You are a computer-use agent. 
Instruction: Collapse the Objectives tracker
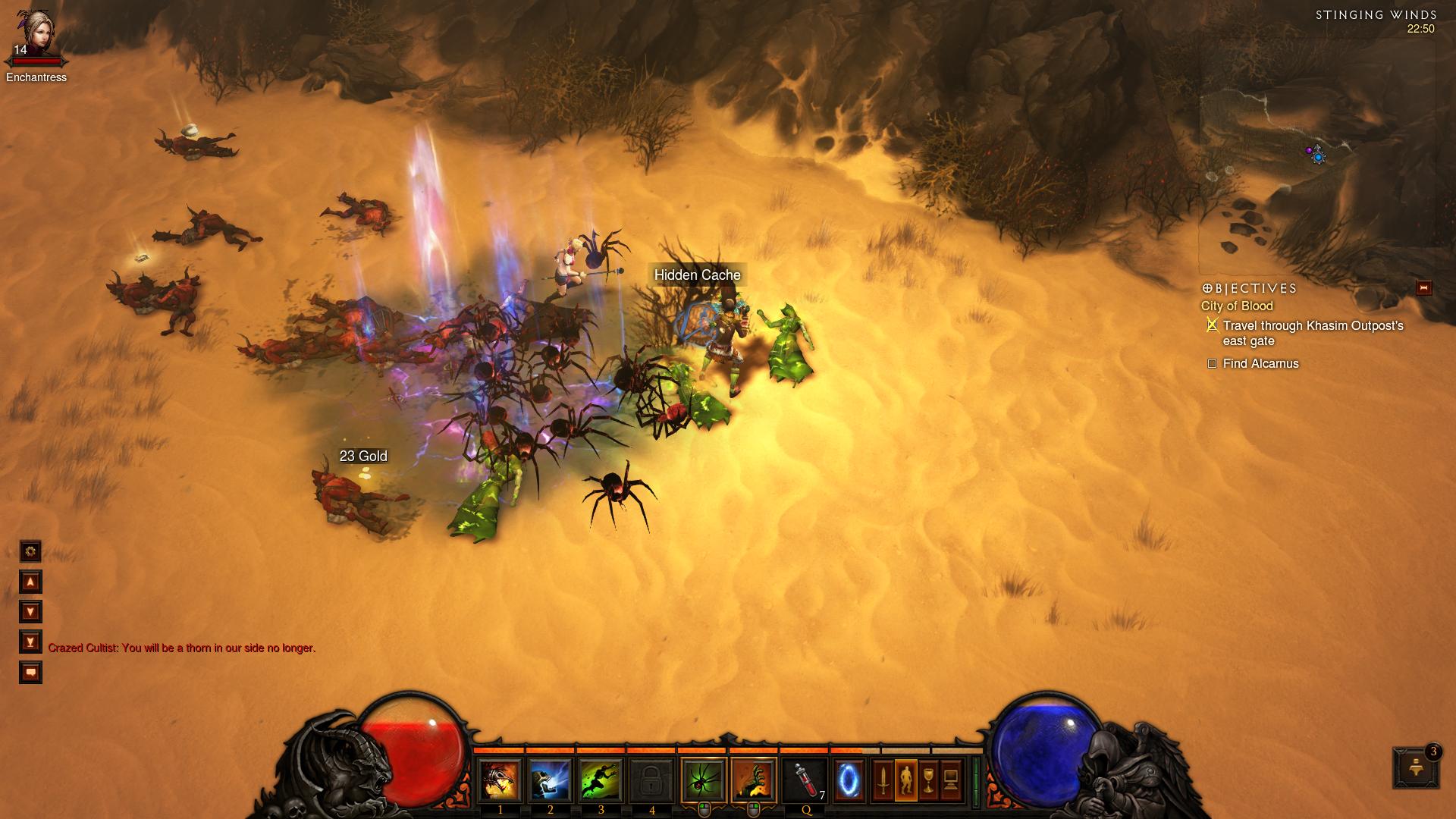[1423, 287]
